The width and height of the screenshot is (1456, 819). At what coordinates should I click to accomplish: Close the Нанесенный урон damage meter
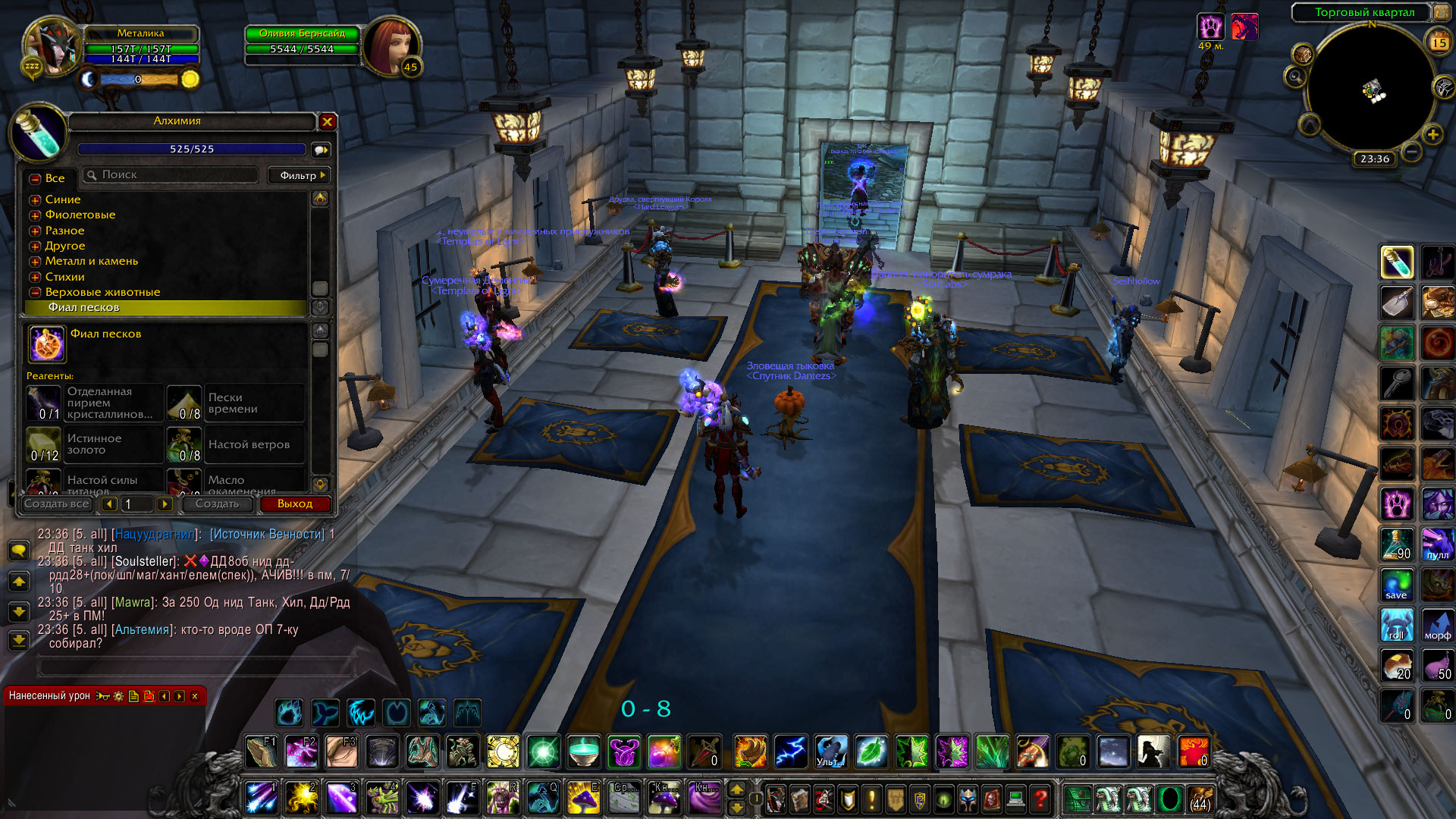[x=195, y=696]
